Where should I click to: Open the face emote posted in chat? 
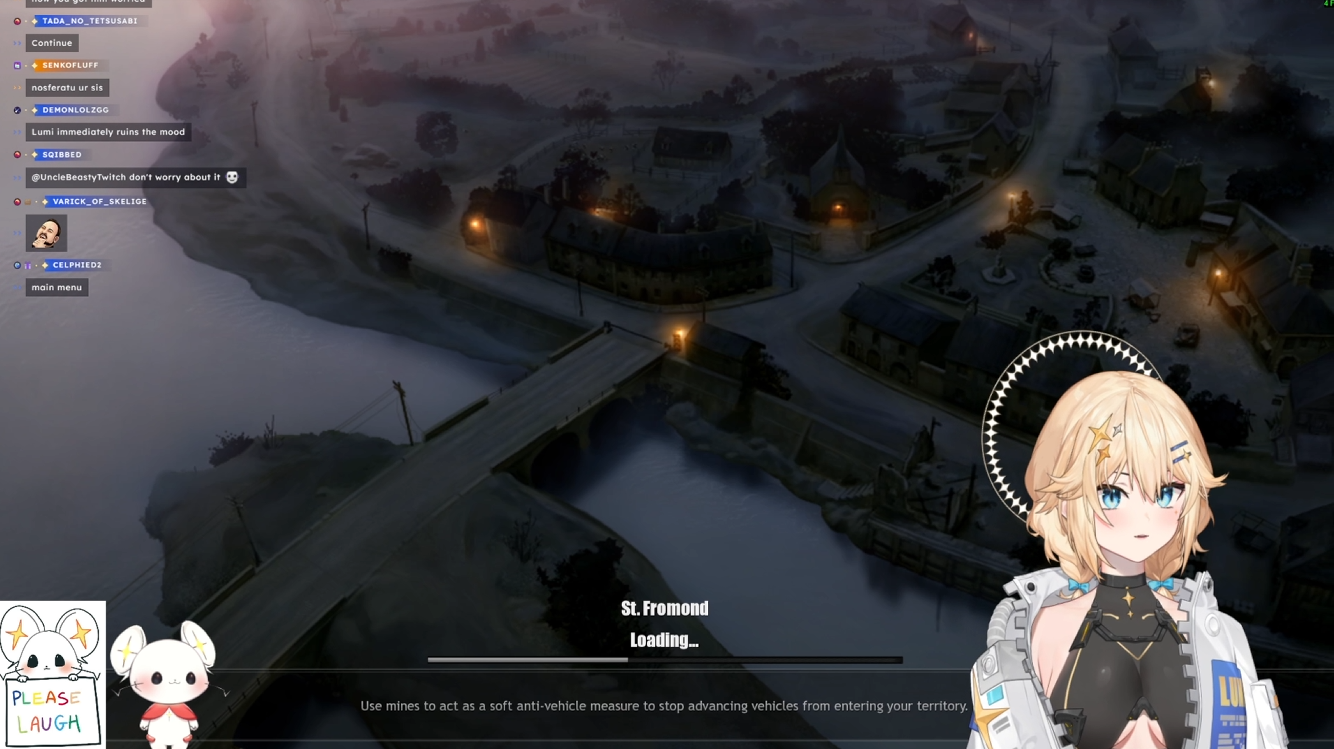46,233
